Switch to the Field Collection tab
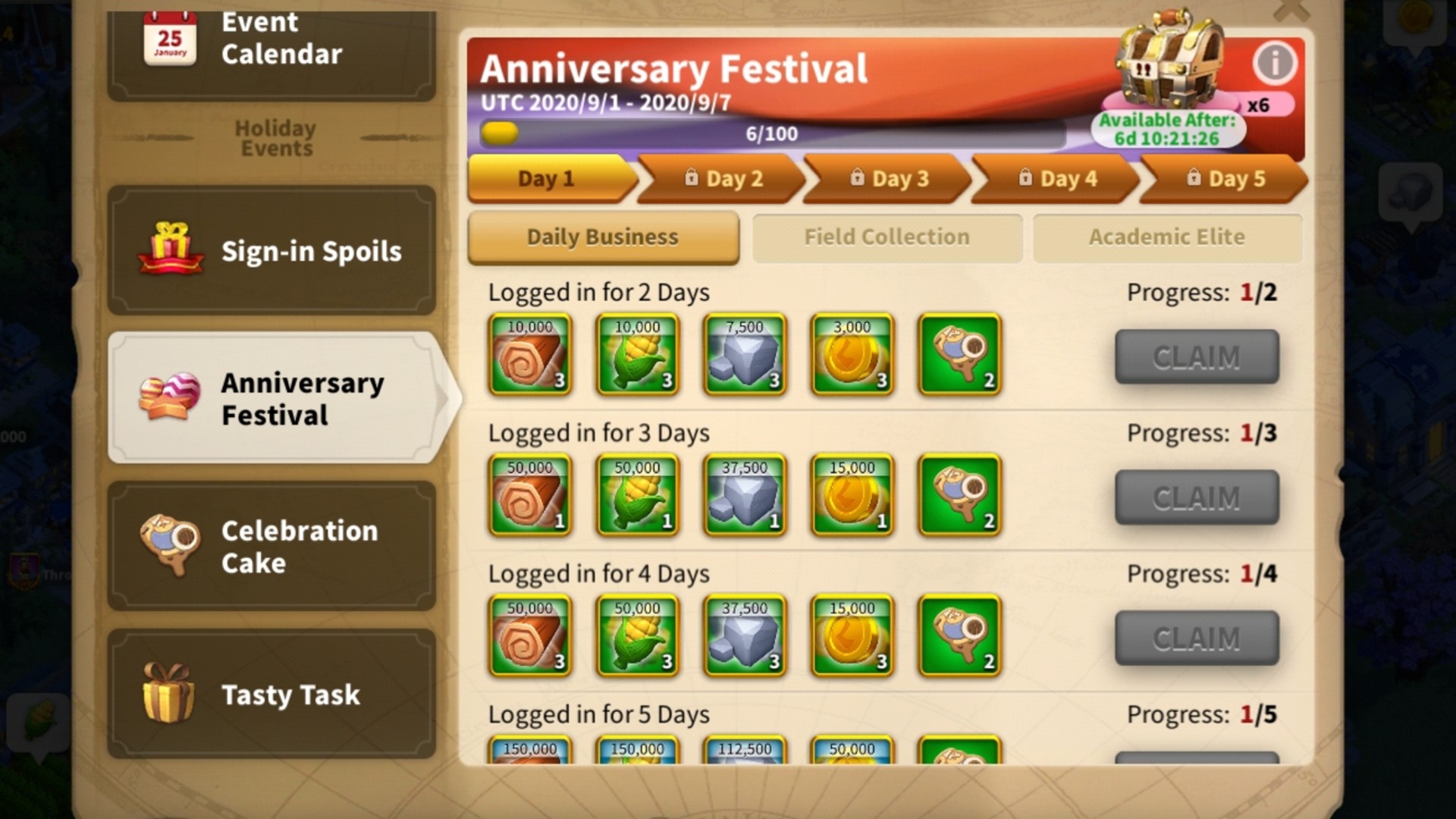 [886, 237]
